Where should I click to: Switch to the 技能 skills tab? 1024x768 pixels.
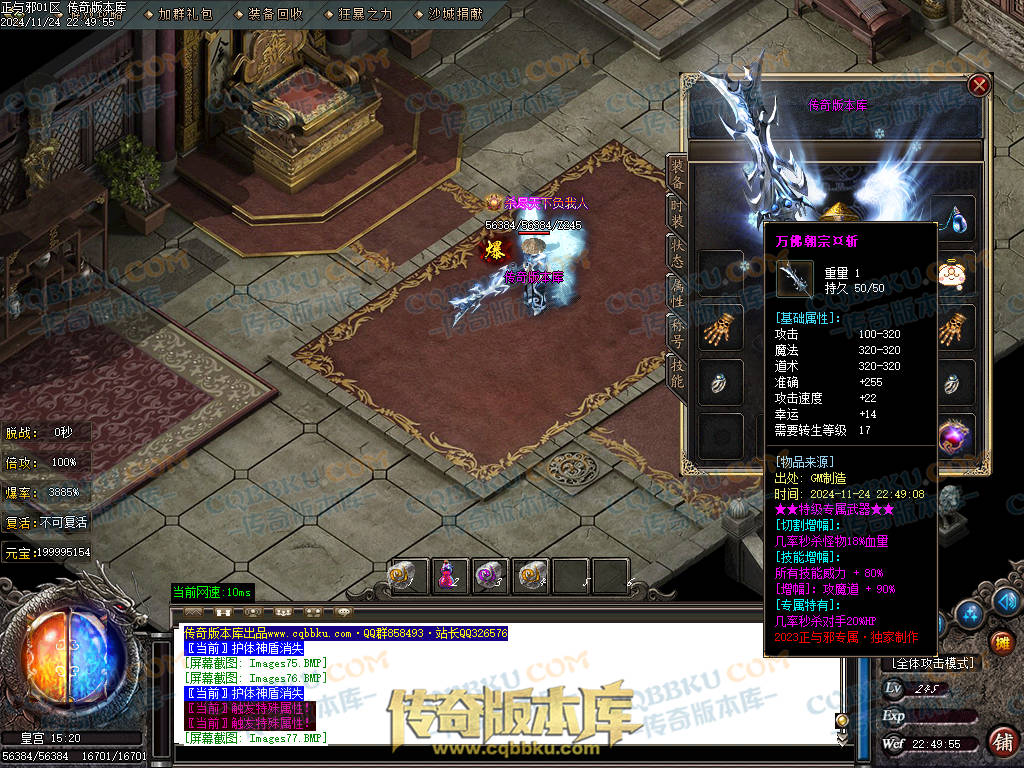pyautogui.click(x=677, y=372)
